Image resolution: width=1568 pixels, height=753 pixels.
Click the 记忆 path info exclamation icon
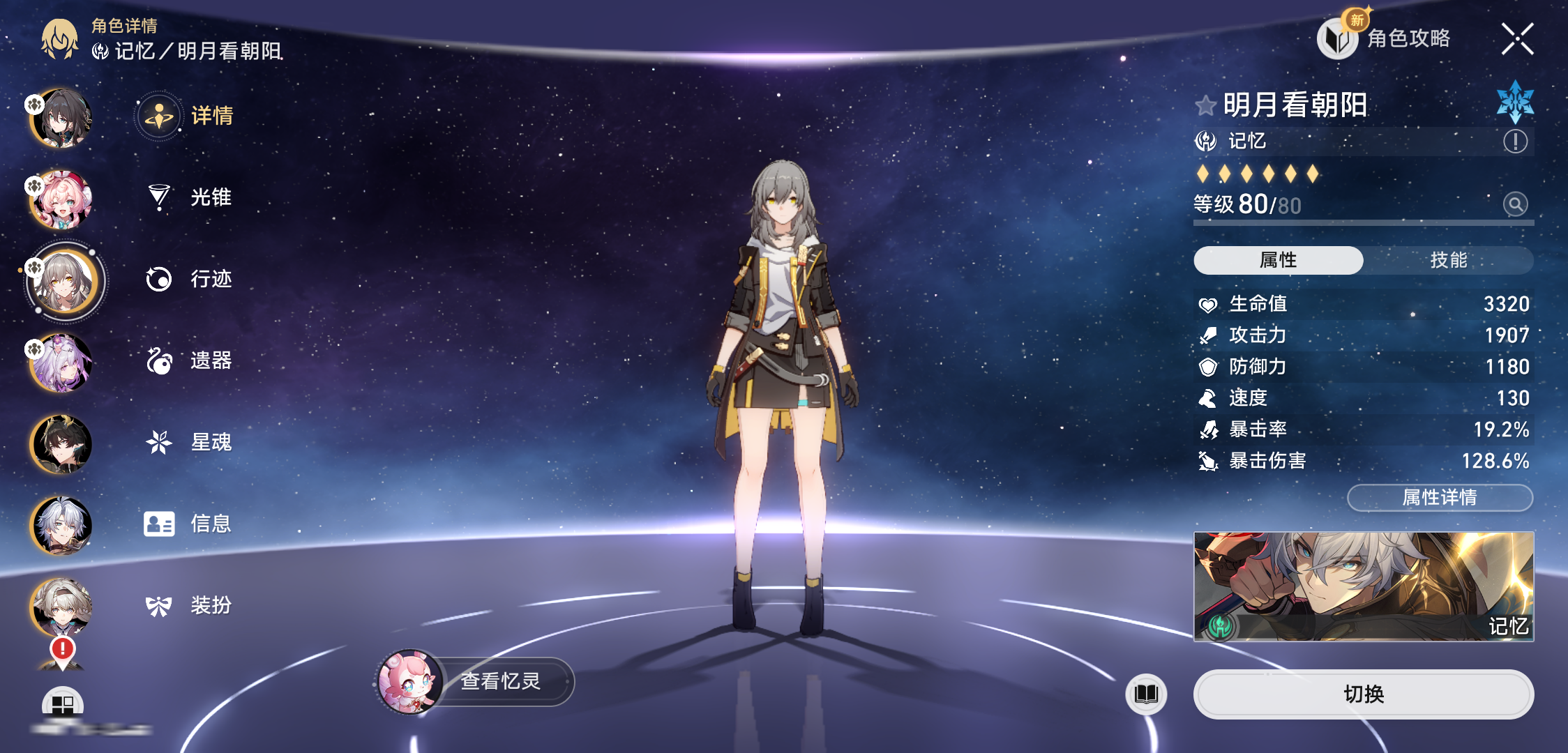(x=1515, y=142)
